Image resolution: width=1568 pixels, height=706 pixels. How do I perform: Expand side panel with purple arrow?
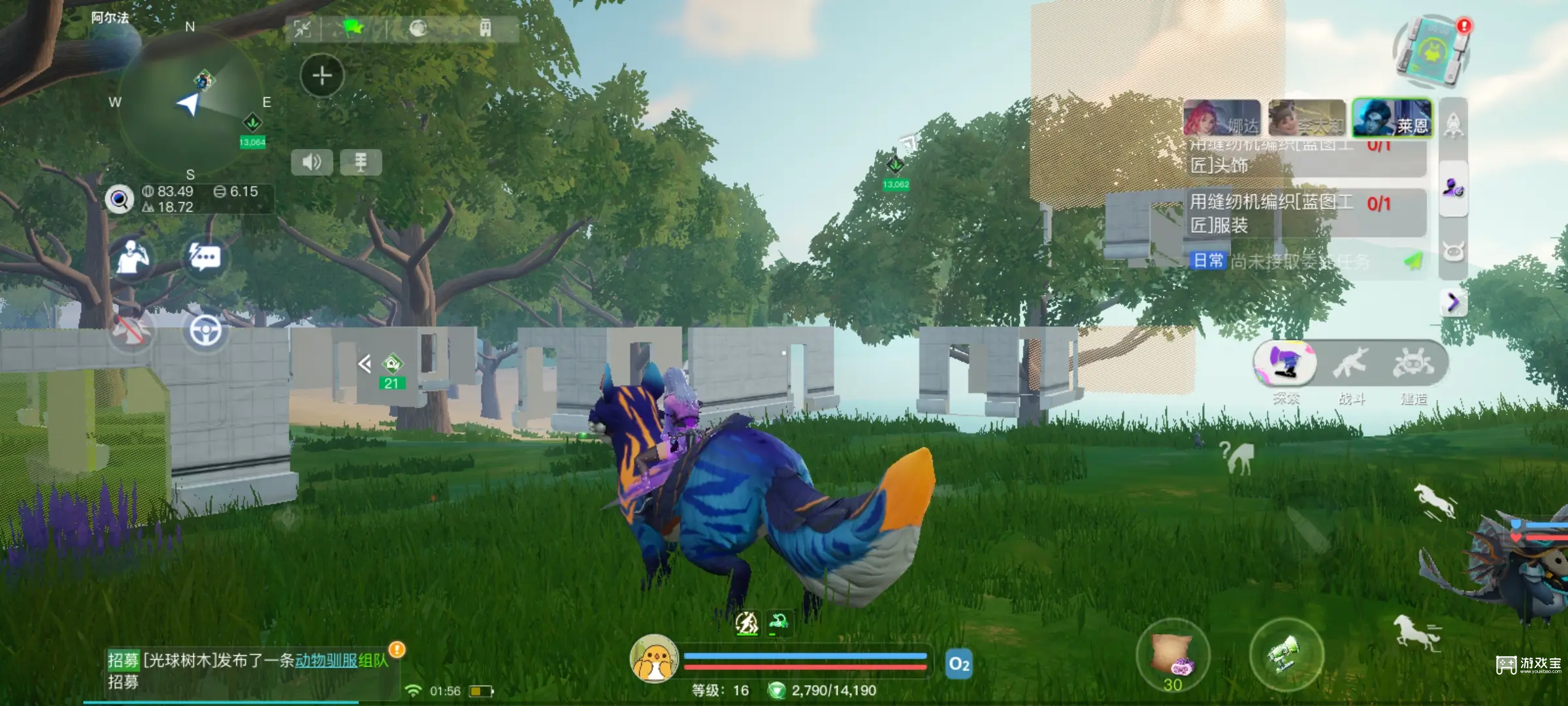(1453, 302)
